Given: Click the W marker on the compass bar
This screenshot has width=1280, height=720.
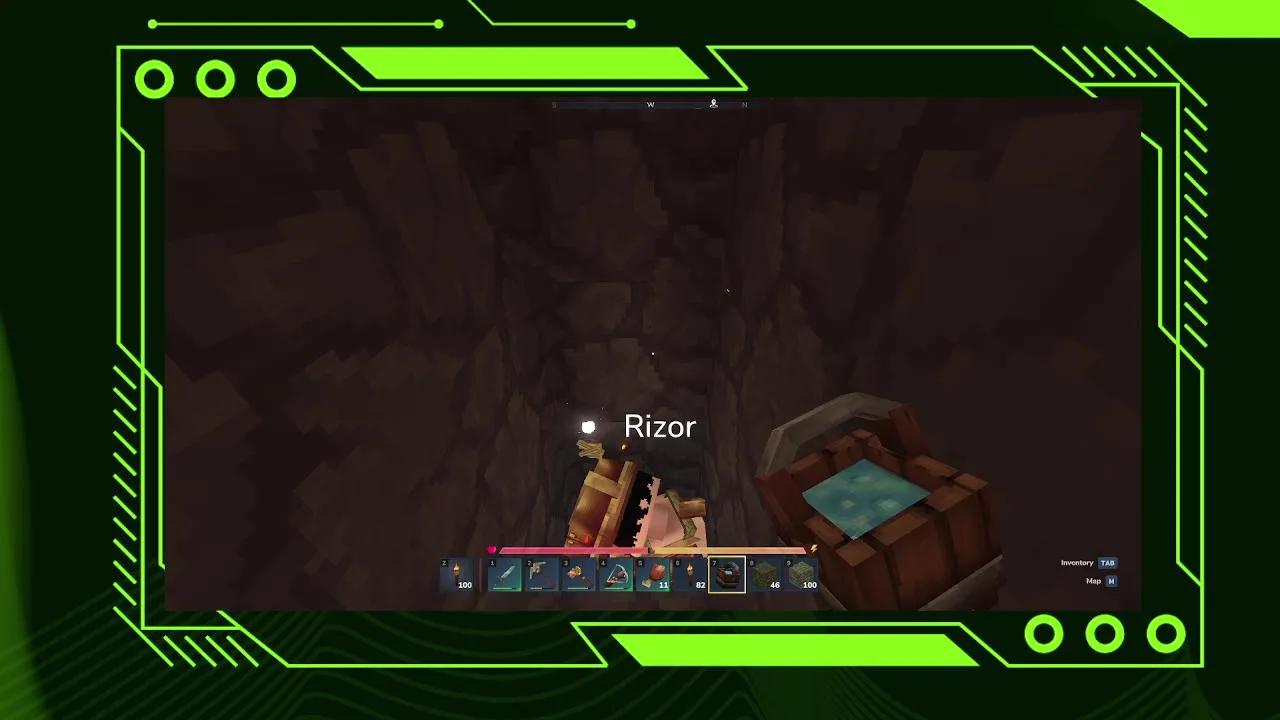Looking at the screenshot, I should click(x=651, y=104).
